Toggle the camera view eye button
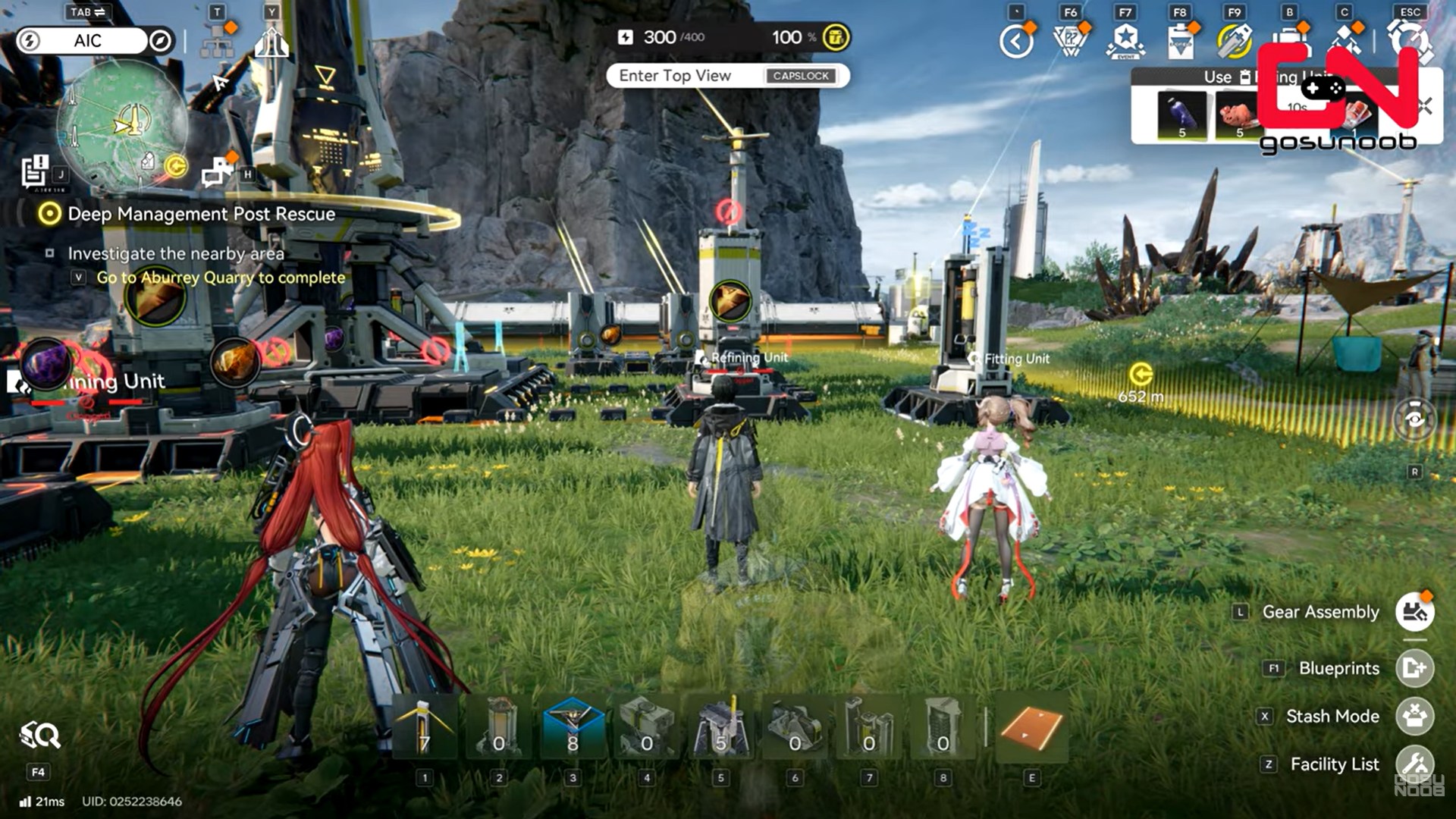Image resolution: width=1456 pixels, height=819 pixels. pos(1414,419)
